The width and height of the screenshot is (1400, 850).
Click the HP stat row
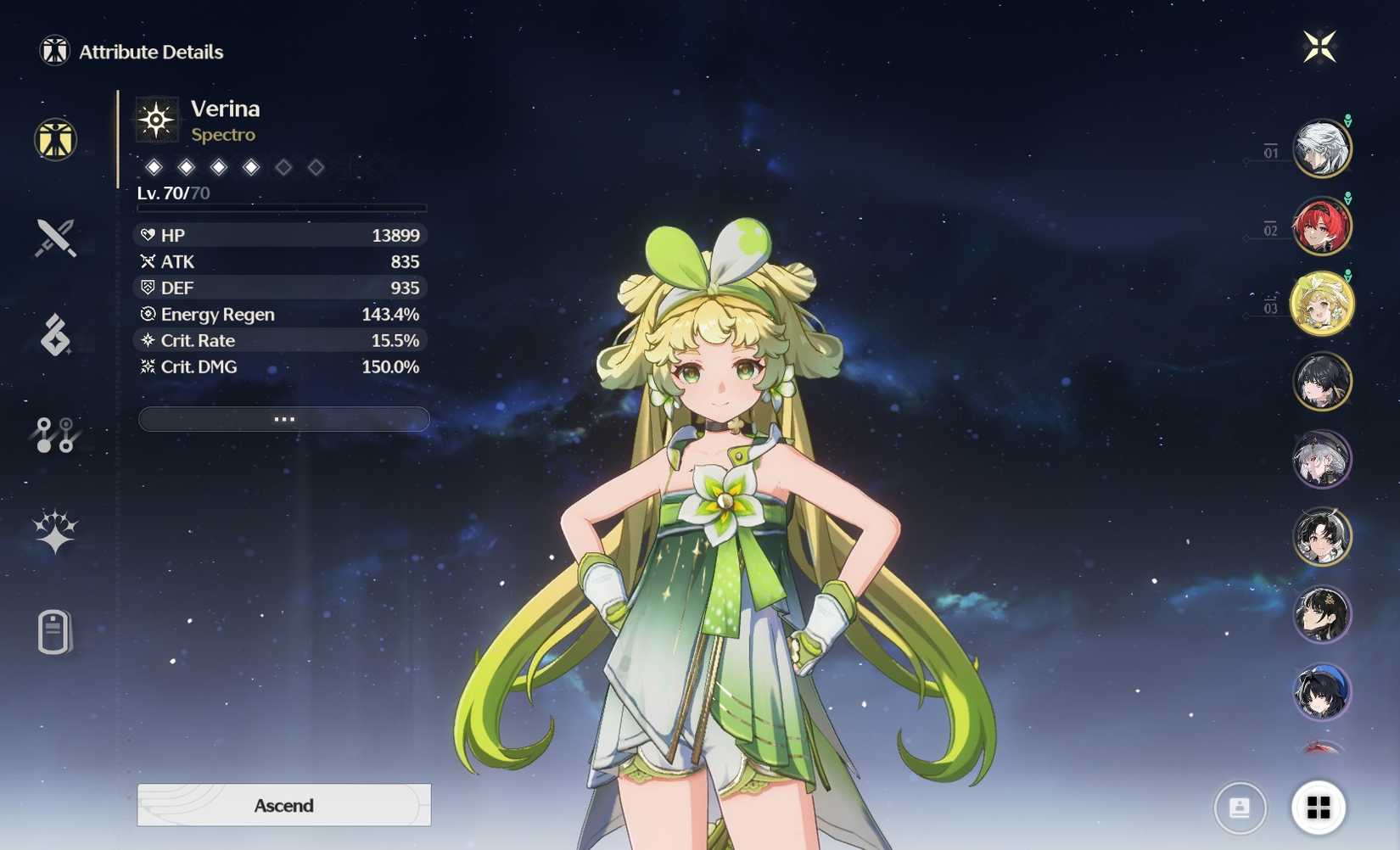click(x=280, y=235)
